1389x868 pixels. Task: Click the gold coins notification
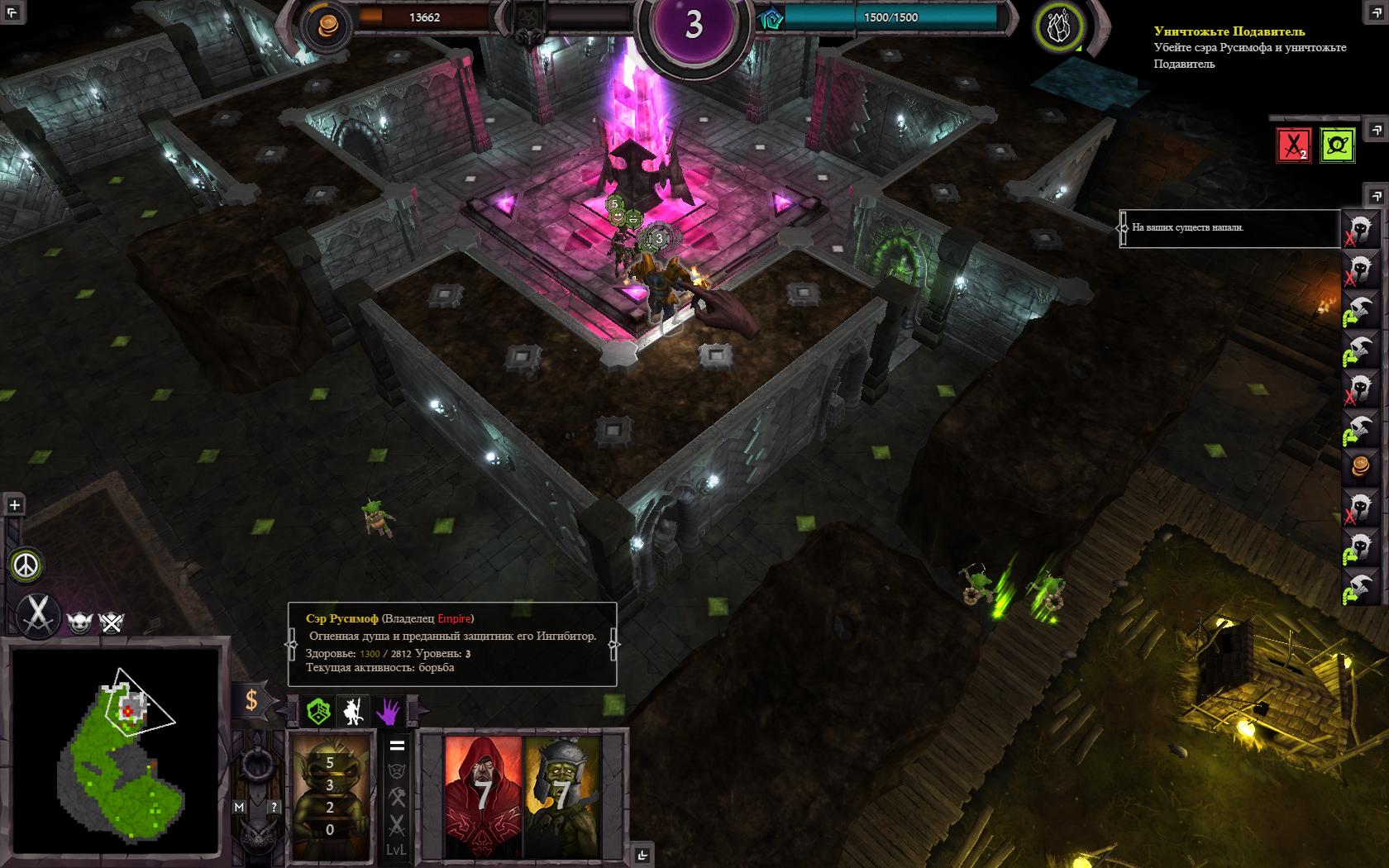[x=1358, y=466]
